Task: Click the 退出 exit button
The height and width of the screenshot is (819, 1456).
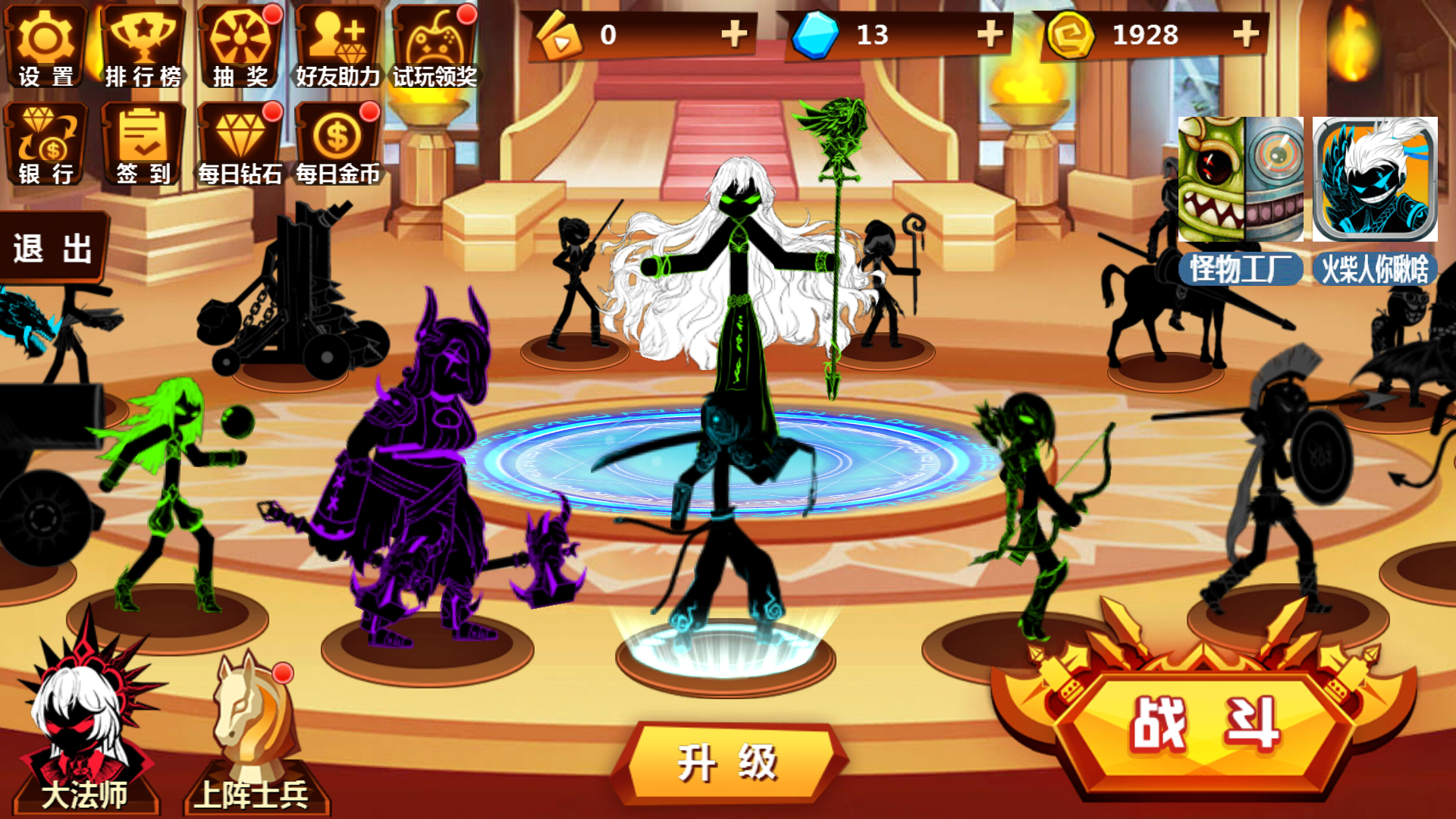Action: pyautogui.click(x=53, y=249)
